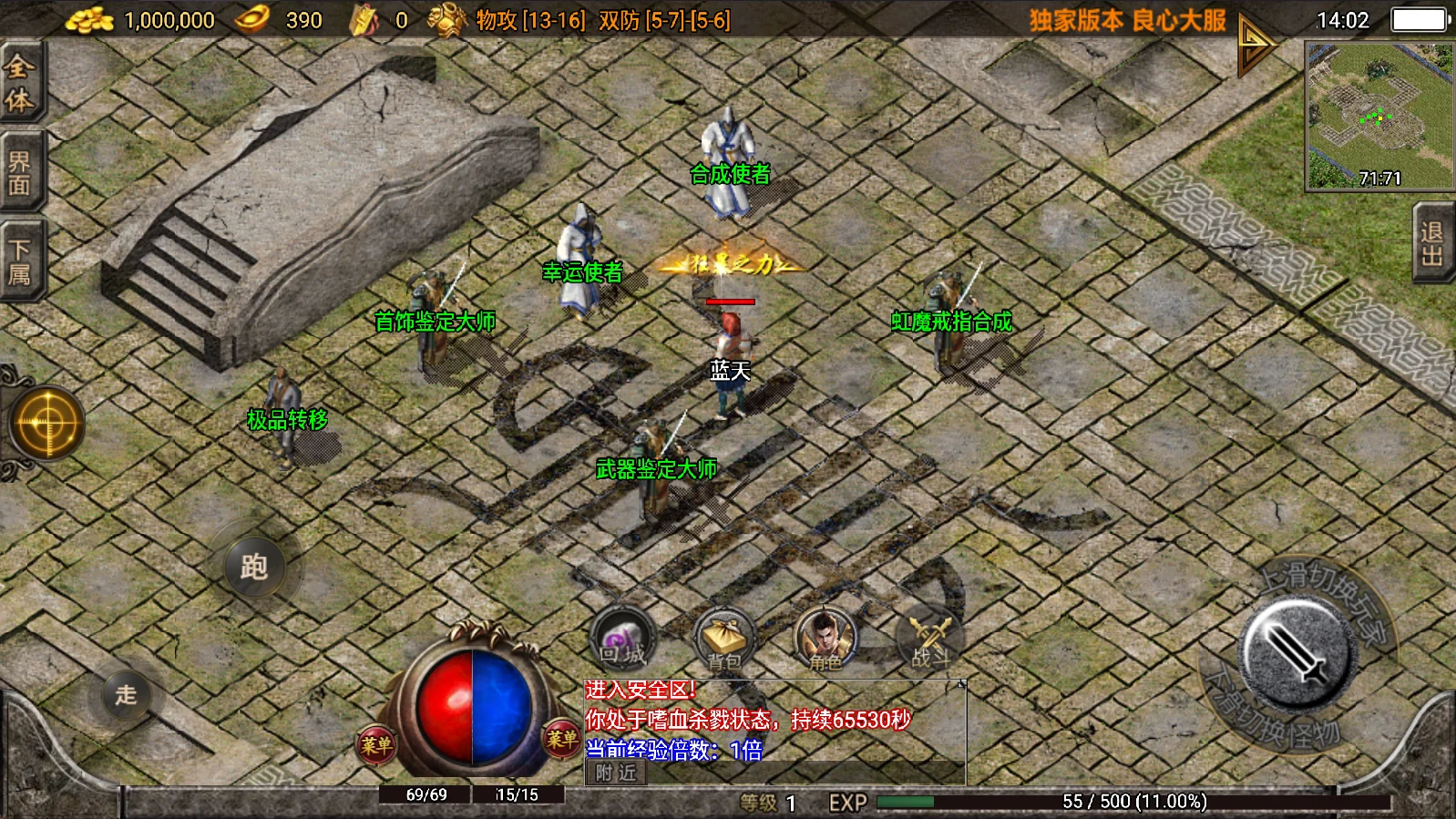Screen dimensions: 1456x819
Task: Select the 全体 button
Action: click(20, 82)
